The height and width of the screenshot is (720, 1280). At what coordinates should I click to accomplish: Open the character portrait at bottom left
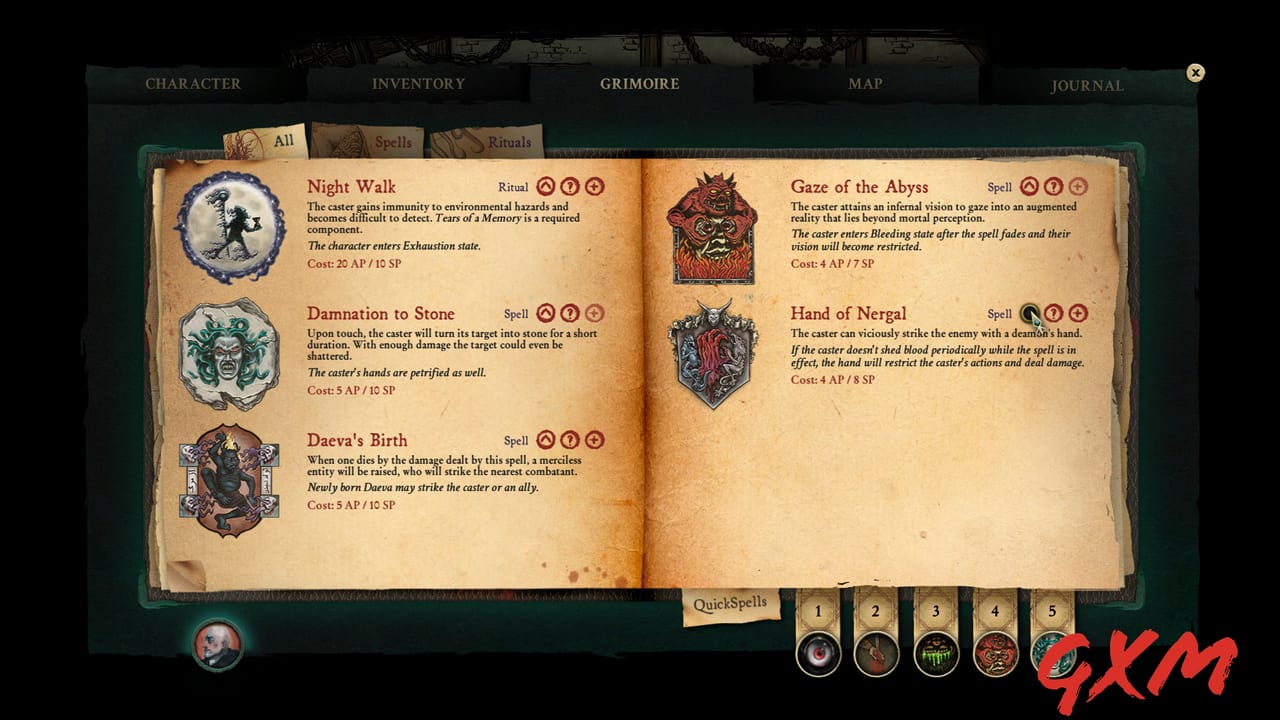(x=216, y=646)
